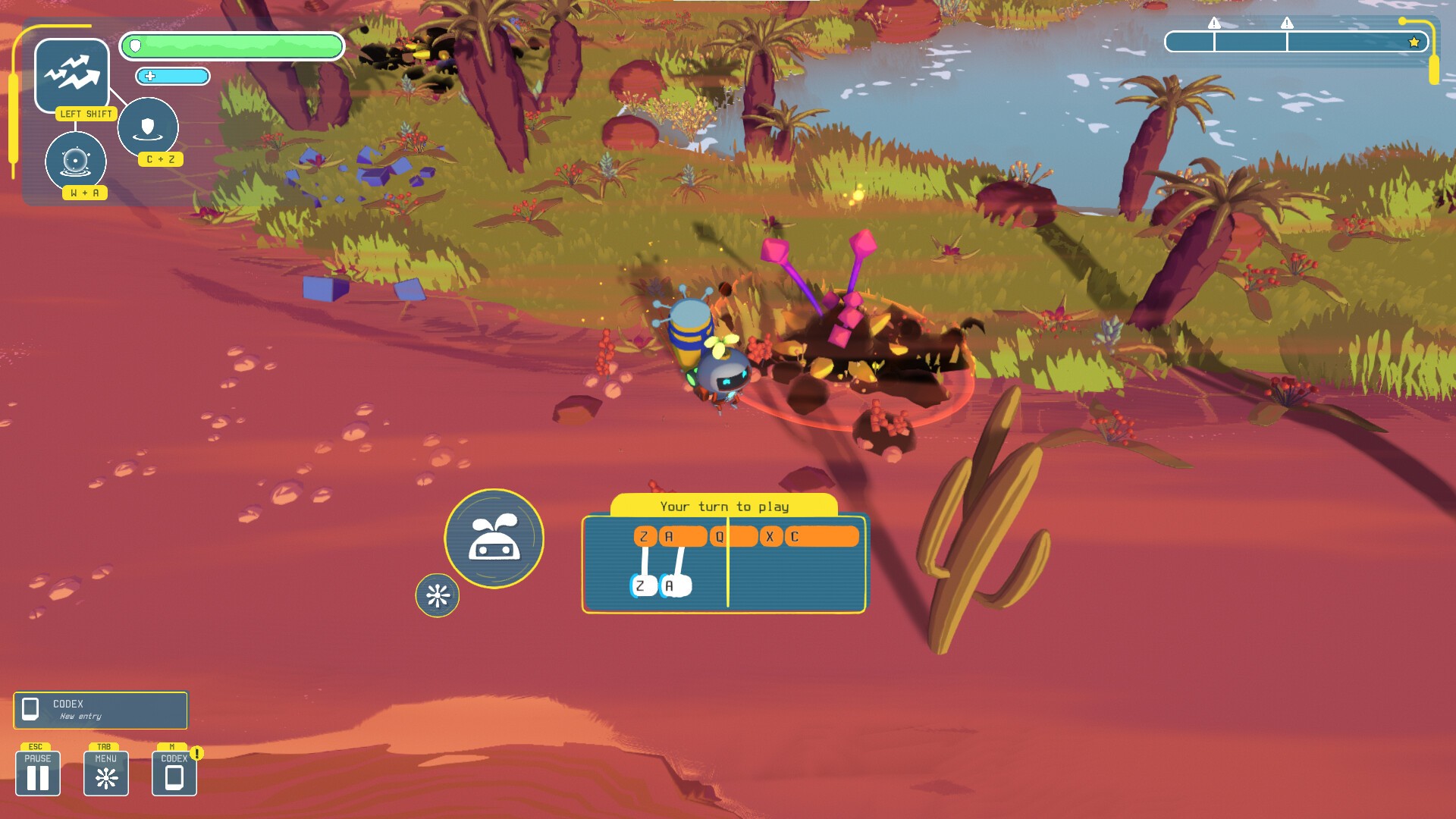Open the Codex new entry notification
The image size is (1456, 819).
tap(100, 710)
